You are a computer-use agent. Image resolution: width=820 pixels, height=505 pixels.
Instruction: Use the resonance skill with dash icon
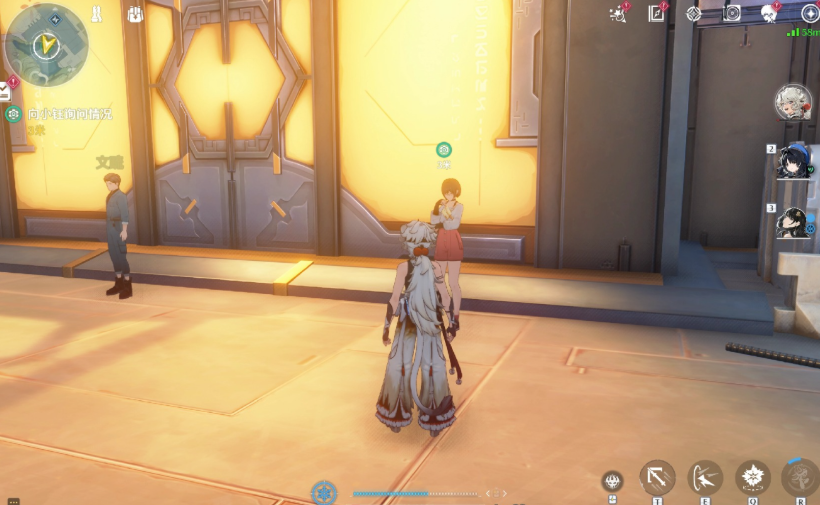pyautogui.click(x=706, y=478)
